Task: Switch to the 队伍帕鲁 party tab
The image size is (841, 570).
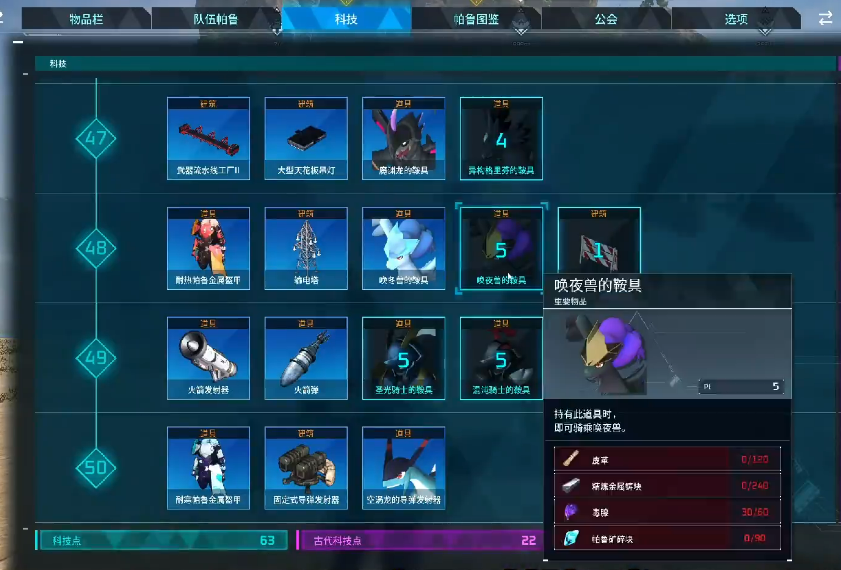Action: [215, 18]
